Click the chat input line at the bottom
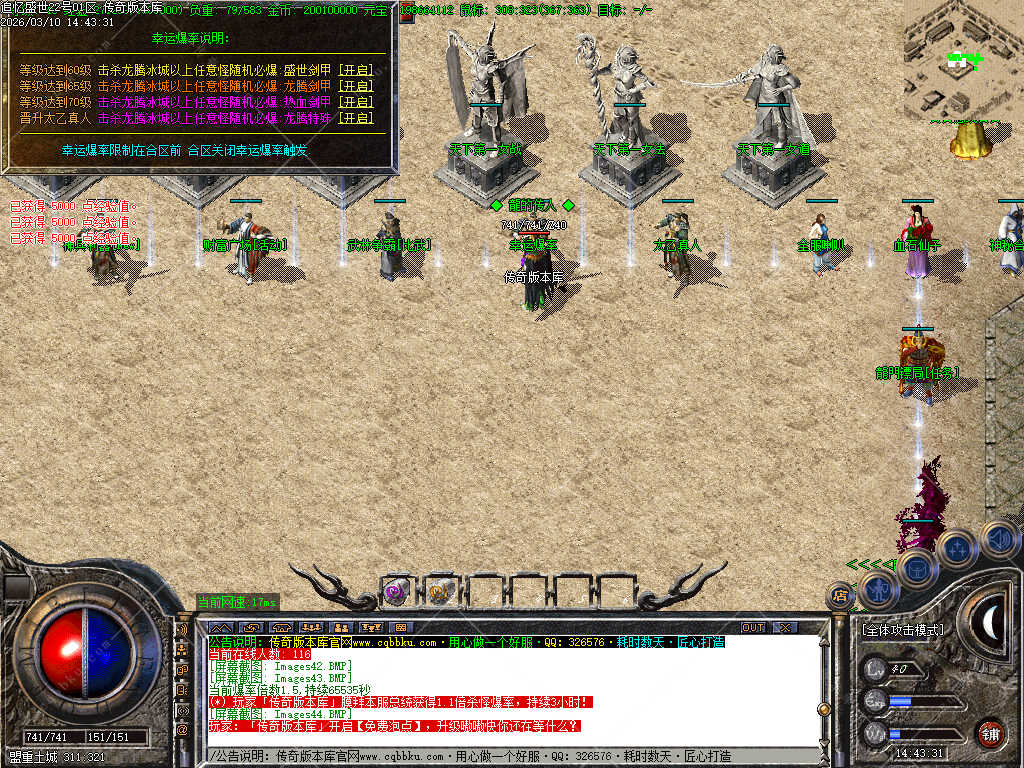1024x768 pixels. pos(520,757)
